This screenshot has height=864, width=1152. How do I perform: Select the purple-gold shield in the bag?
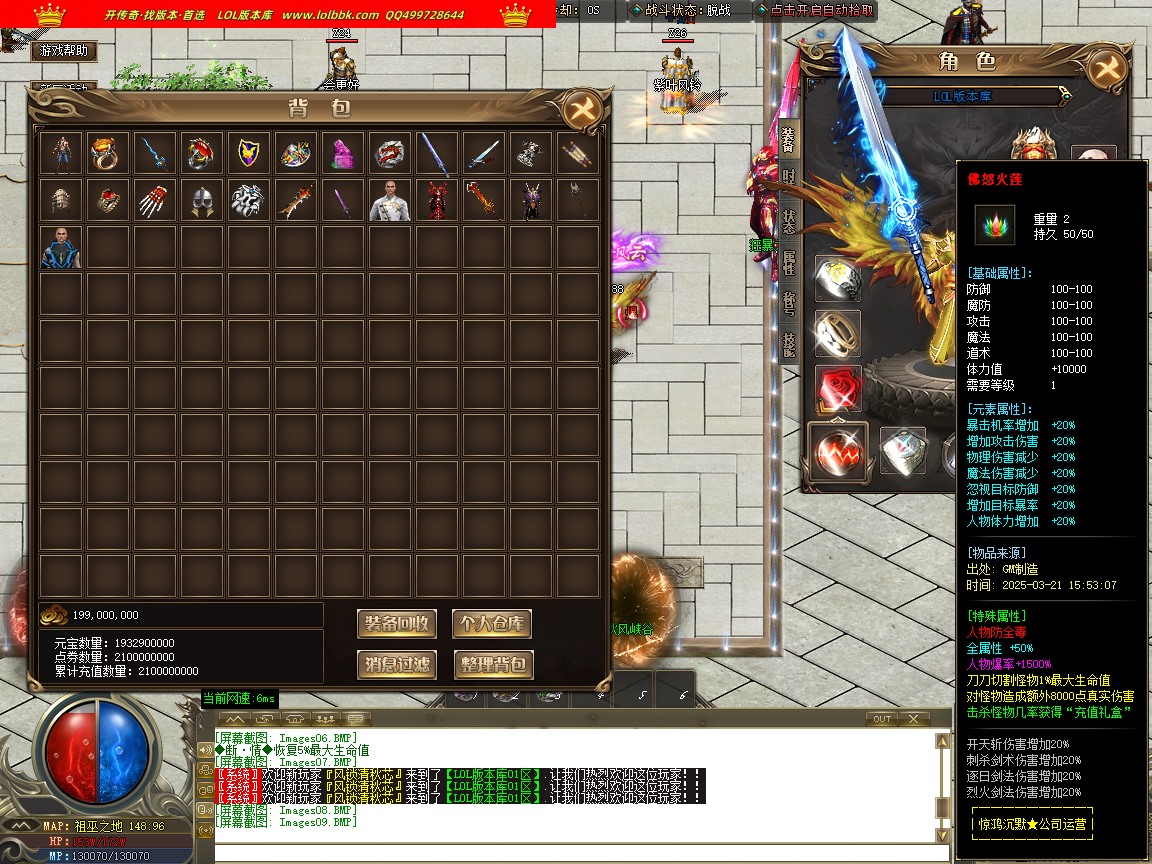click(247, 154)
